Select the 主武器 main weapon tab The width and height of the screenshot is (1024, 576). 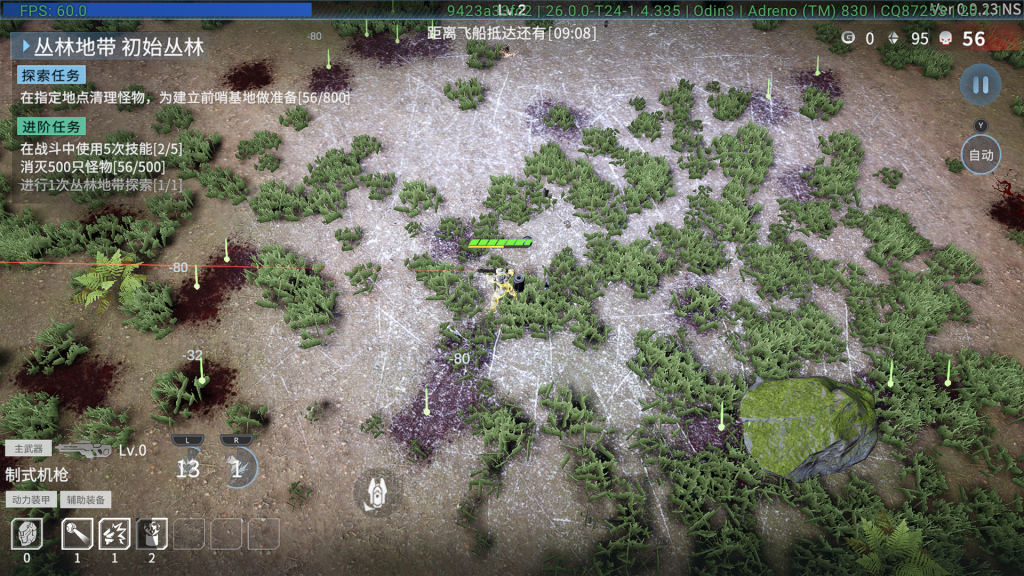[x=28, y=449]
